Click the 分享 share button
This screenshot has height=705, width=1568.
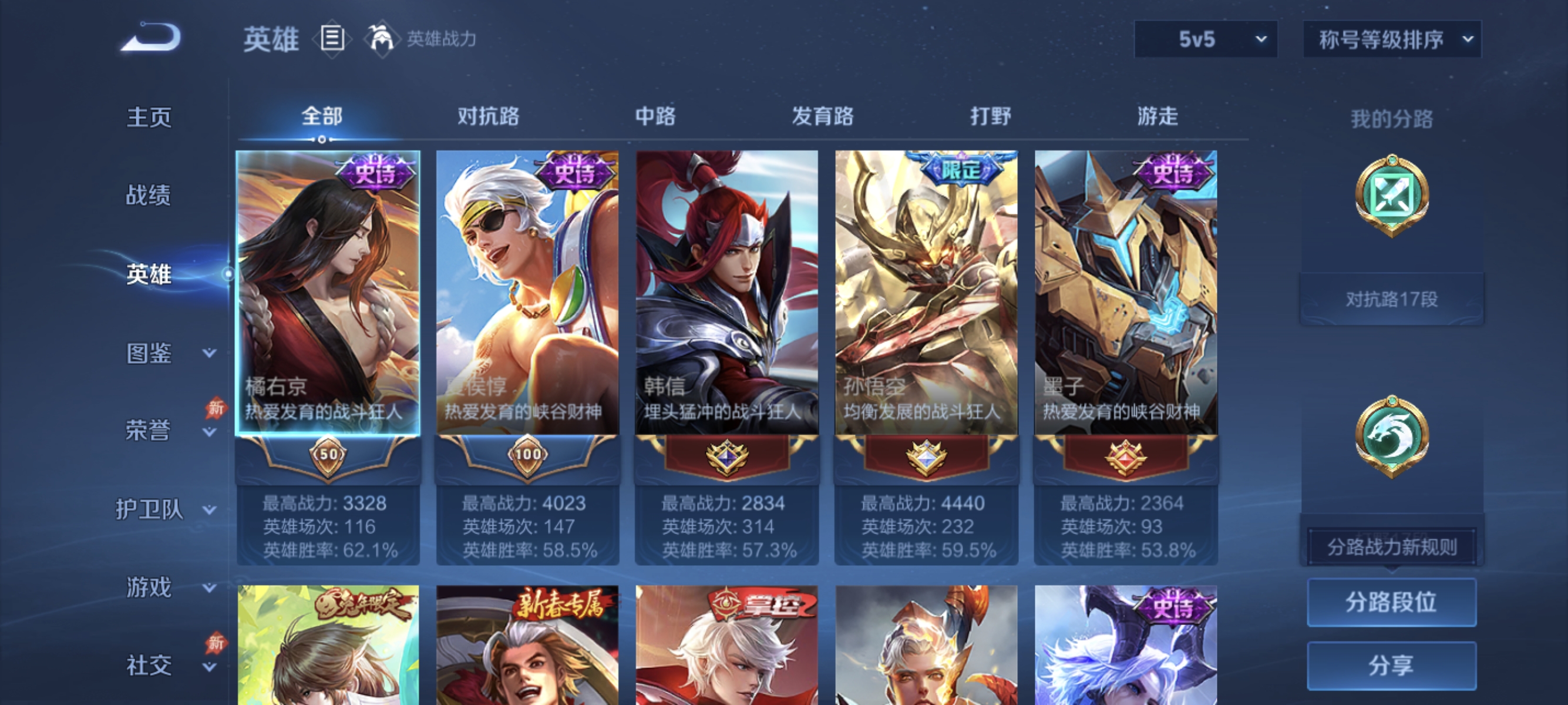pyautogui.click(x=1392, y=666)
